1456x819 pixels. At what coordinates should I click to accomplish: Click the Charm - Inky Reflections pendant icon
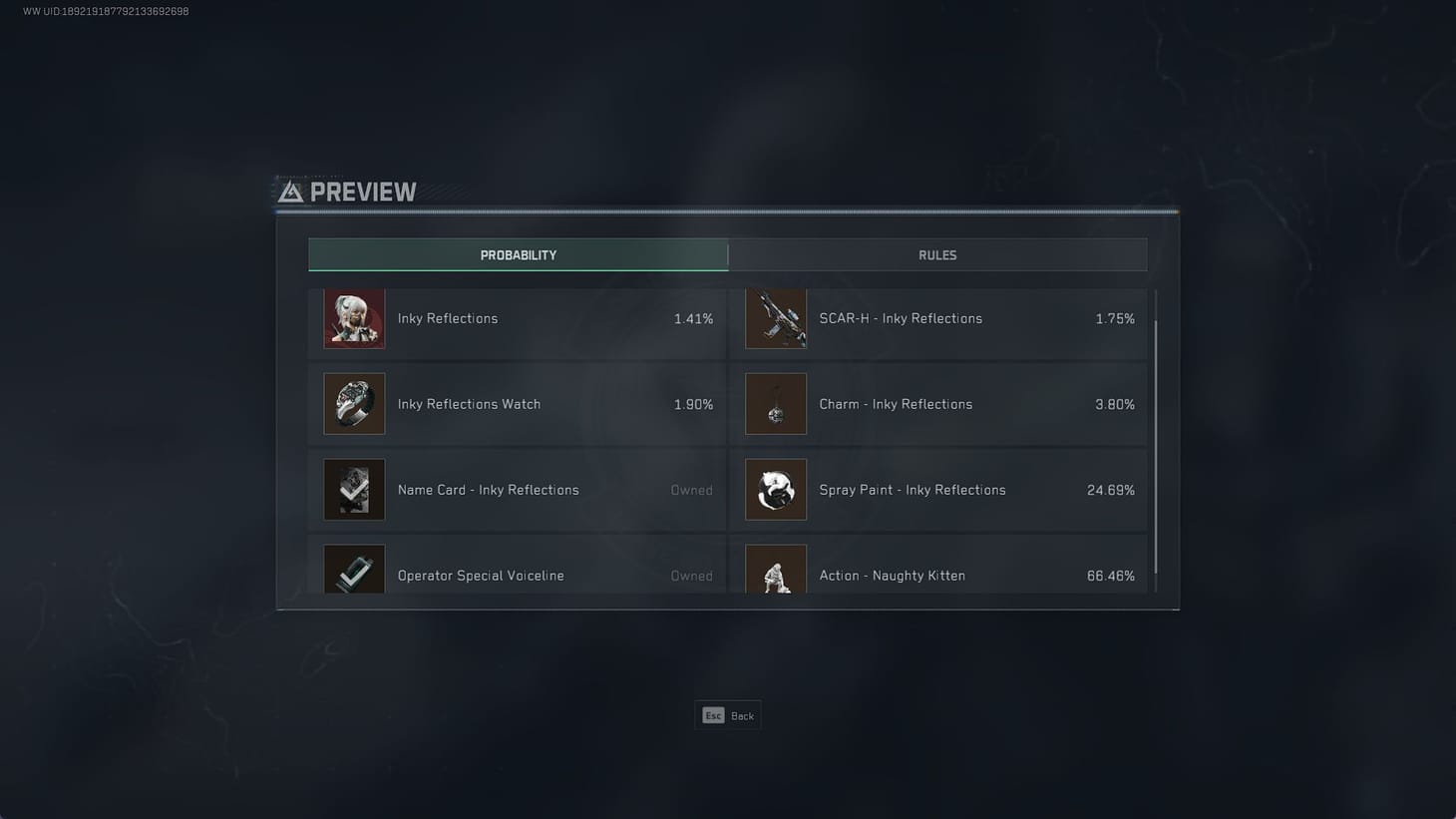click(x=776, y=404)
